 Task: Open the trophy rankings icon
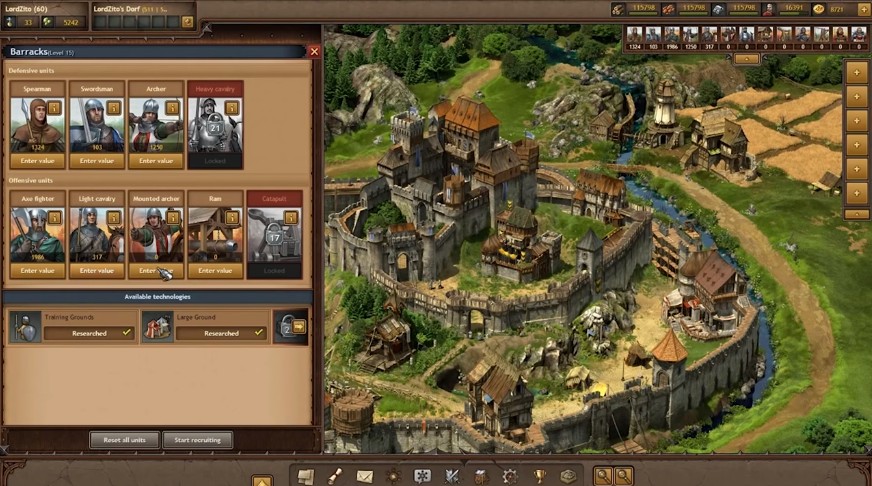[539, 476]
